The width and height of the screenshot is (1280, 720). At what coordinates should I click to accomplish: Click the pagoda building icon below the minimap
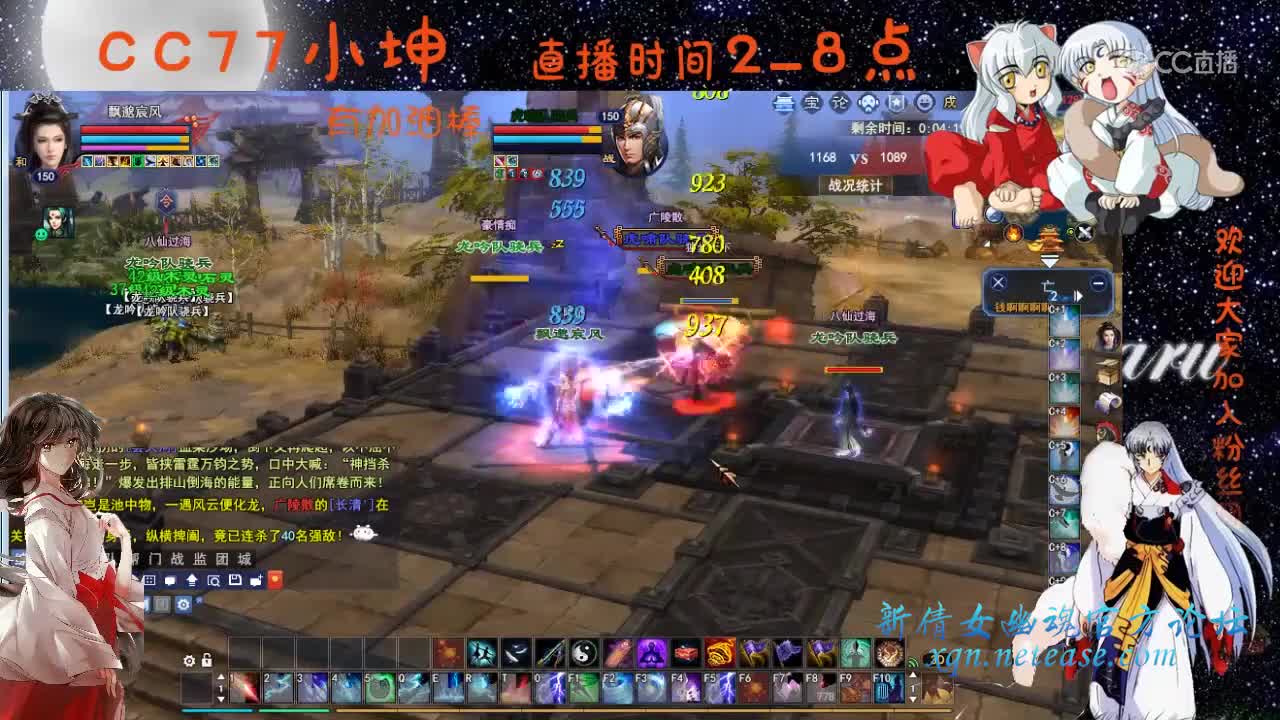(x=1050, y=237)
